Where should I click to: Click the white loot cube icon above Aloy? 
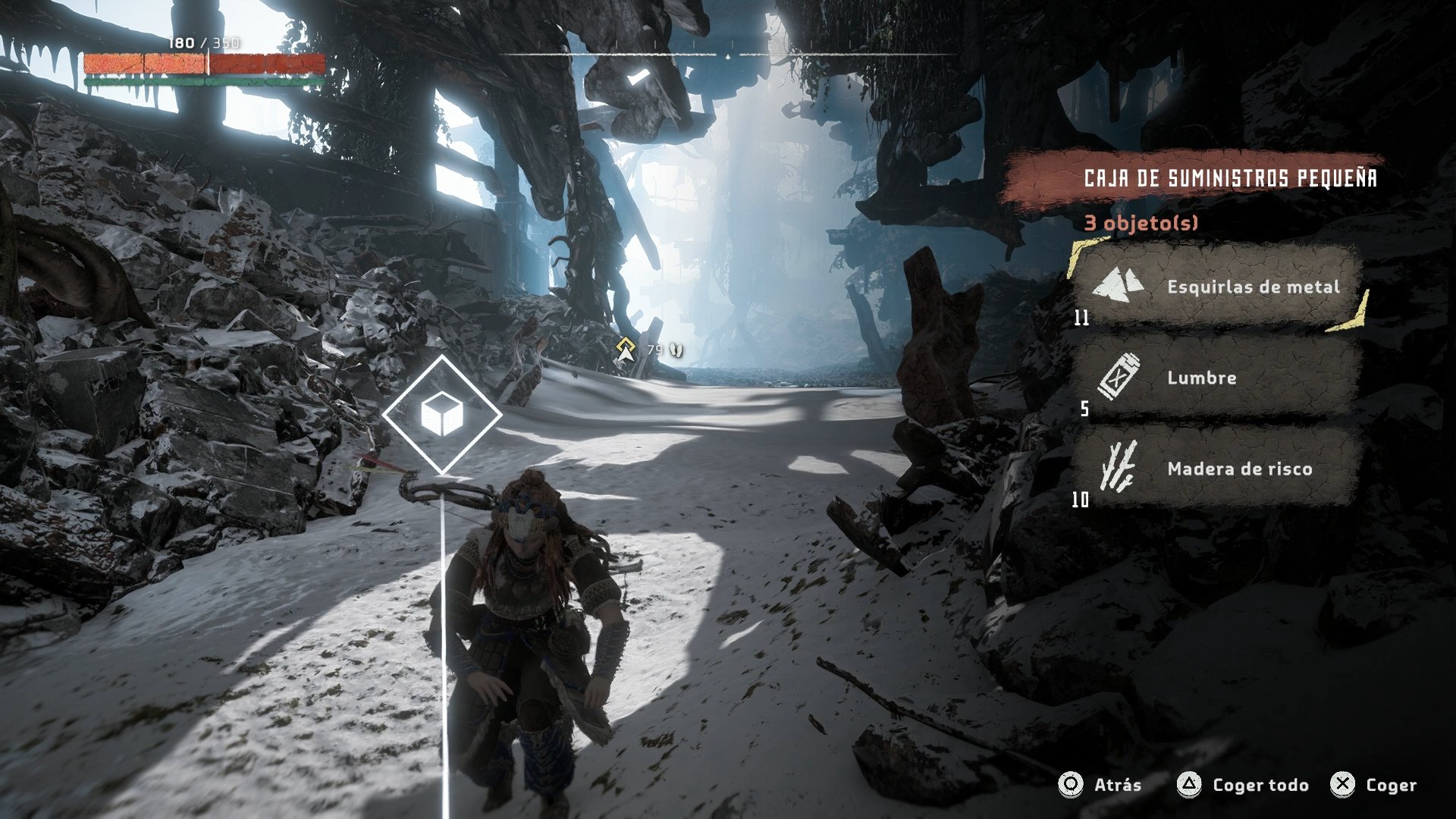444,414
